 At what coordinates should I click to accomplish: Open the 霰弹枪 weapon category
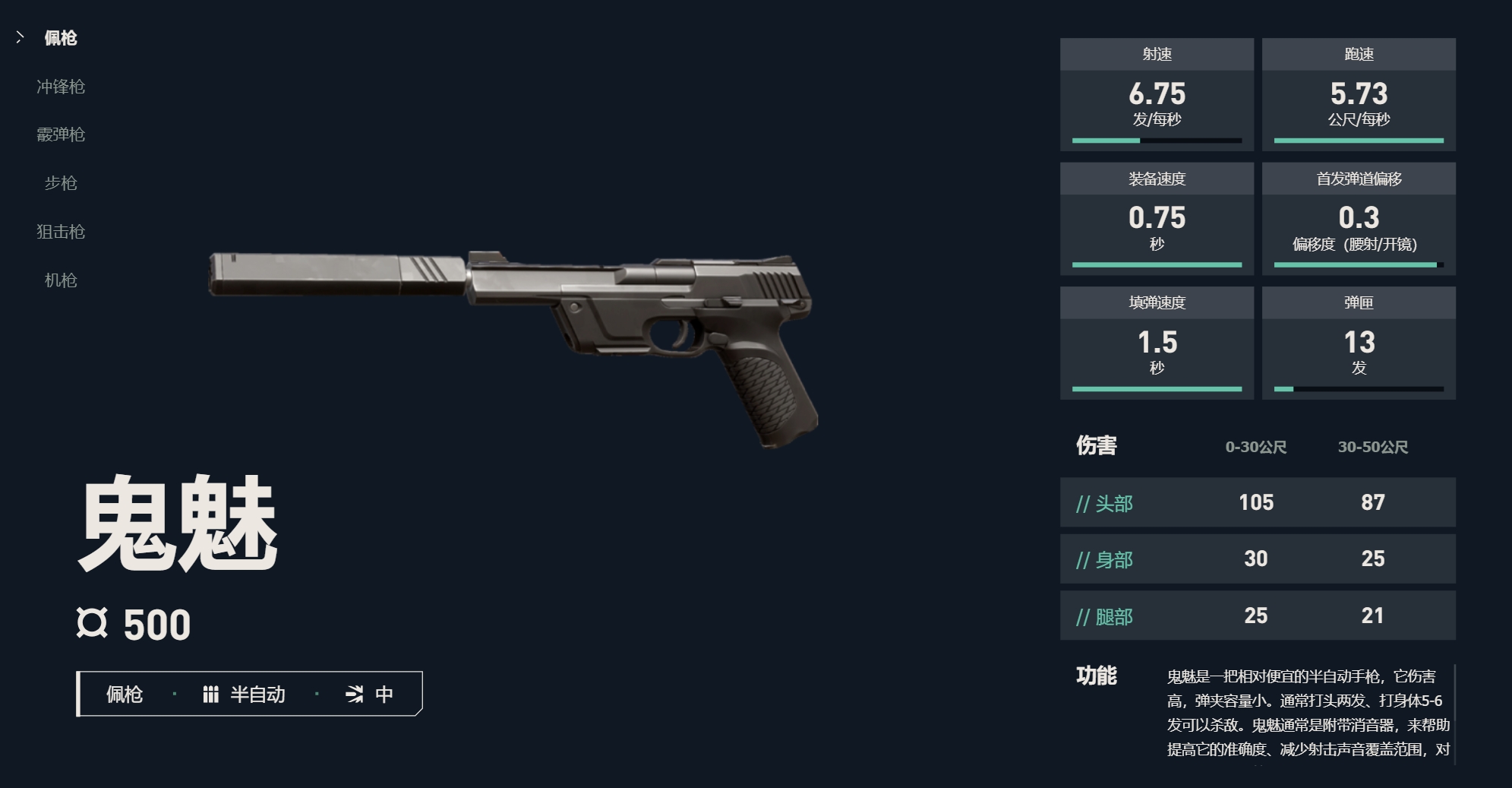[61, 134]
